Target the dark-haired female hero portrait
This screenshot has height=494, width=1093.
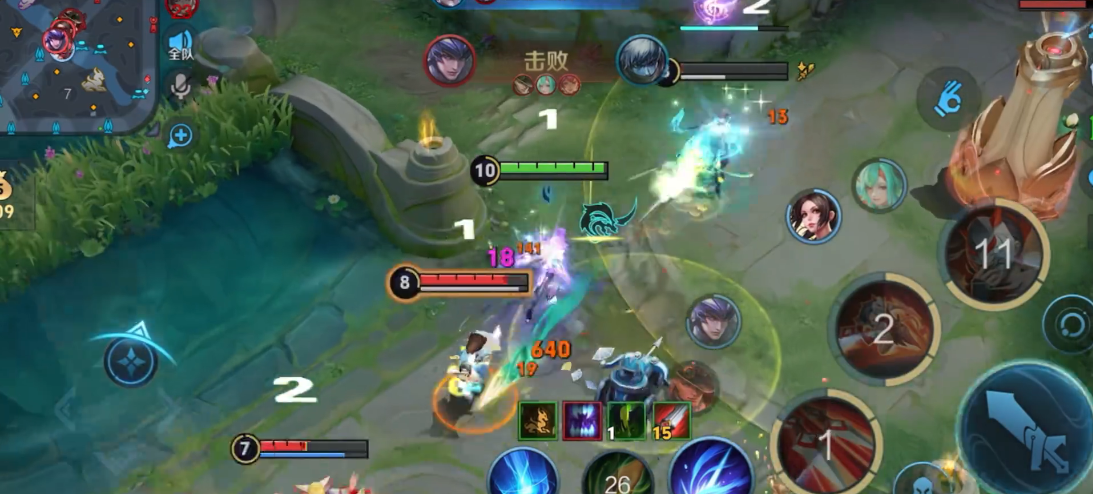tap(813, 216)
